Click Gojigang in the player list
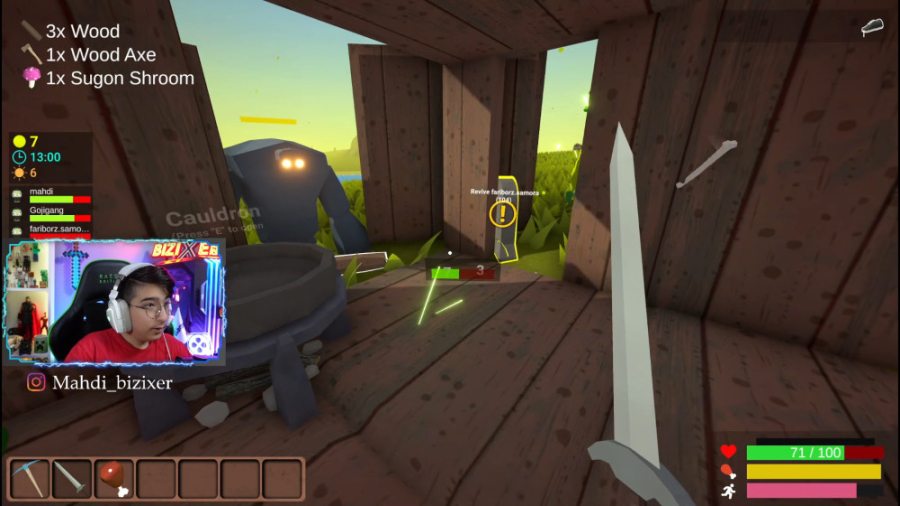 click(x=52, y=212)
